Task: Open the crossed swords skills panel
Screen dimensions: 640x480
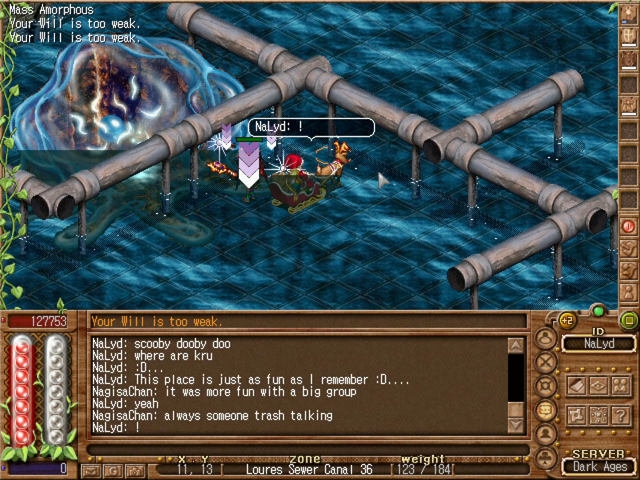Action: click(546, 362)
